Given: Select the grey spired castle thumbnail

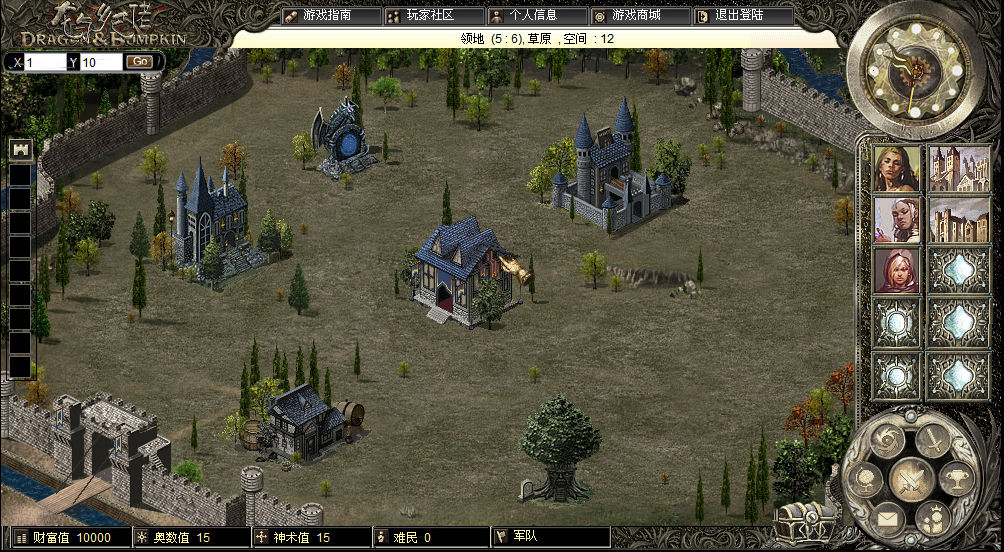Looking at the screenshot, I should point(951,167).
